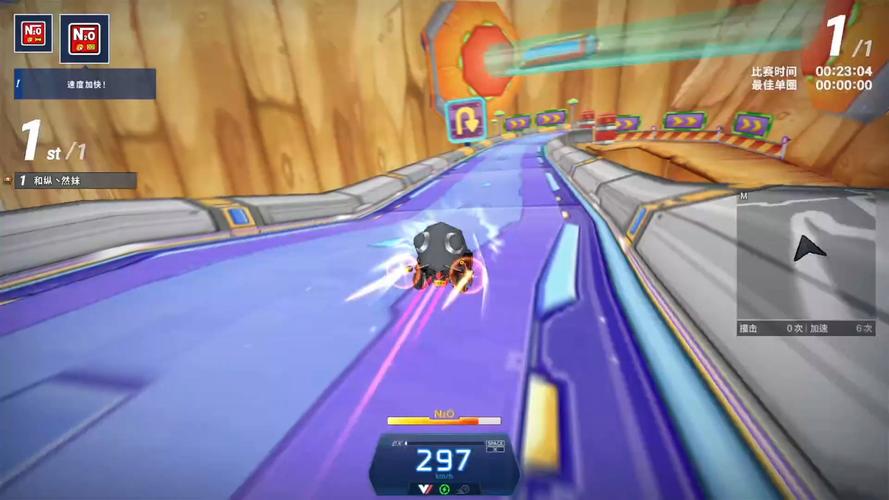Click the green lightning bolt icon
The height and width of the screenshot is (500, 889).
pyautogui.click(x=444, y=490)
